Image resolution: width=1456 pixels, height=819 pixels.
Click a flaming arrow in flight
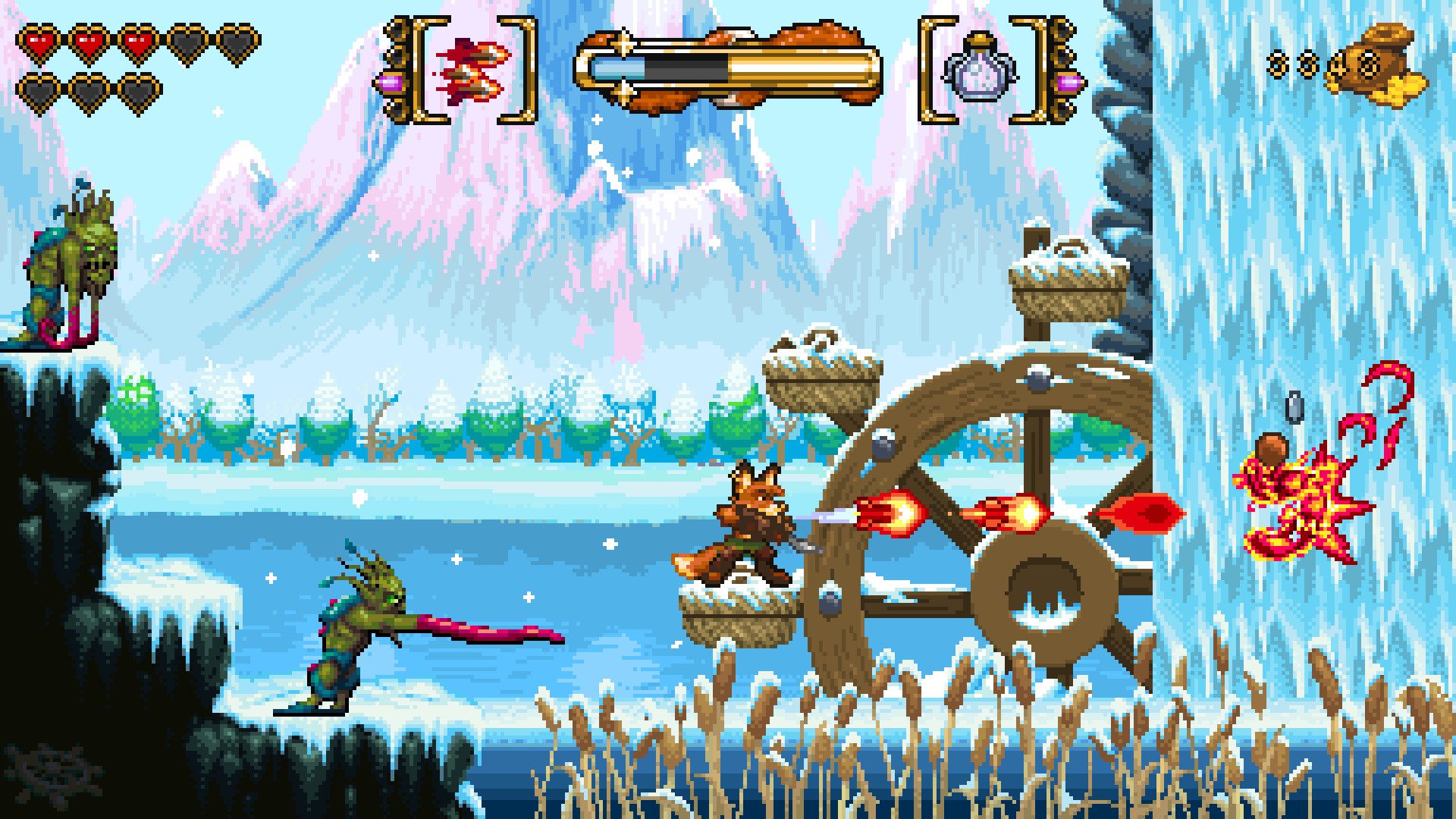[x=887, y=514]
